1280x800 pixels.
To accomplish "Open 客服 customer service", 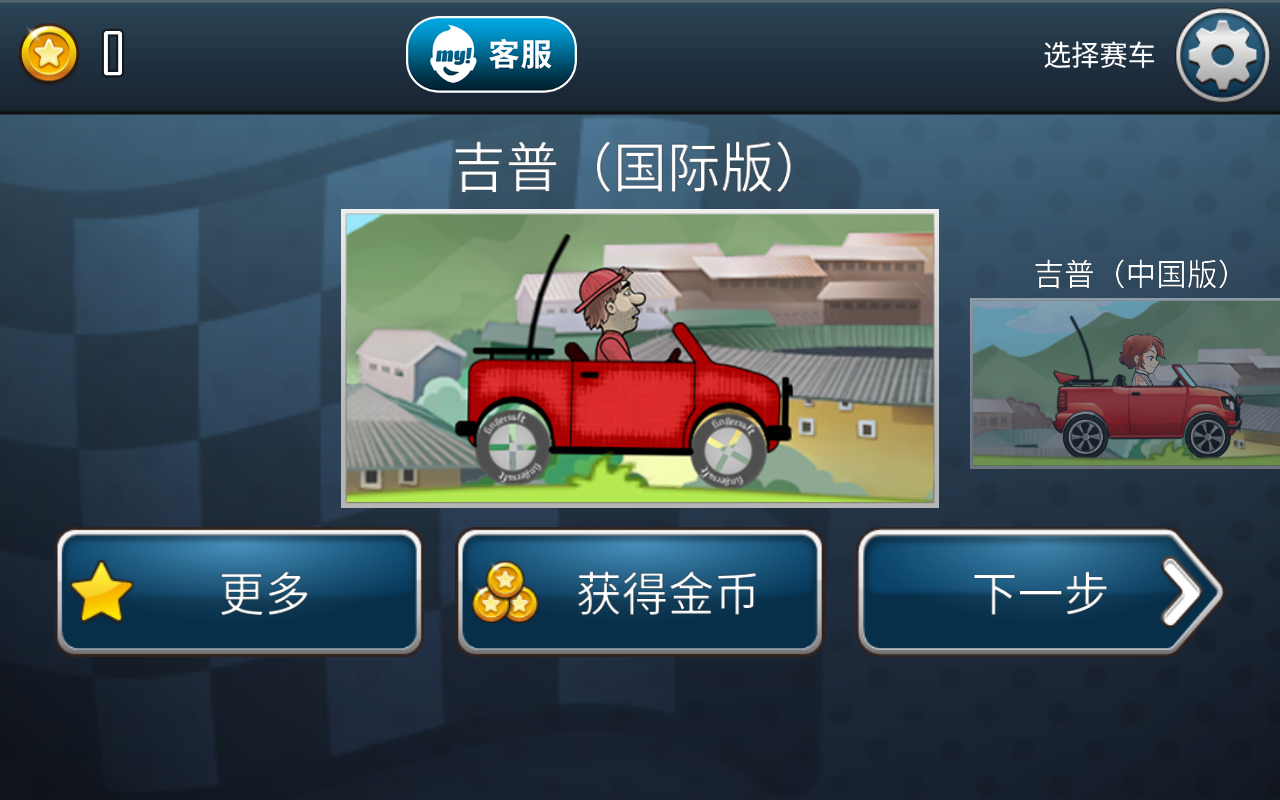I will click(x=520, y=54).
